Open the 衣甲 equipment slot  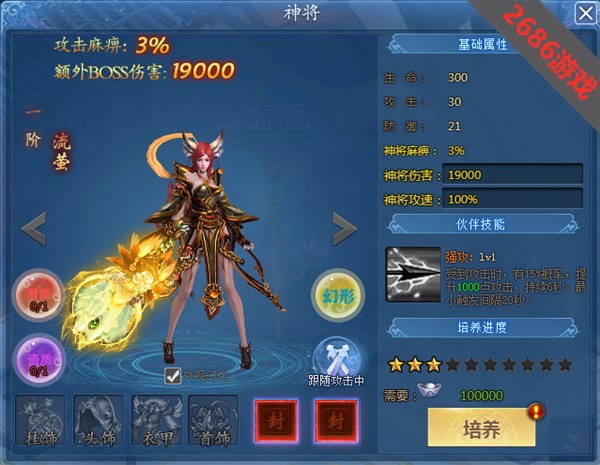click(x=155, y=420)
